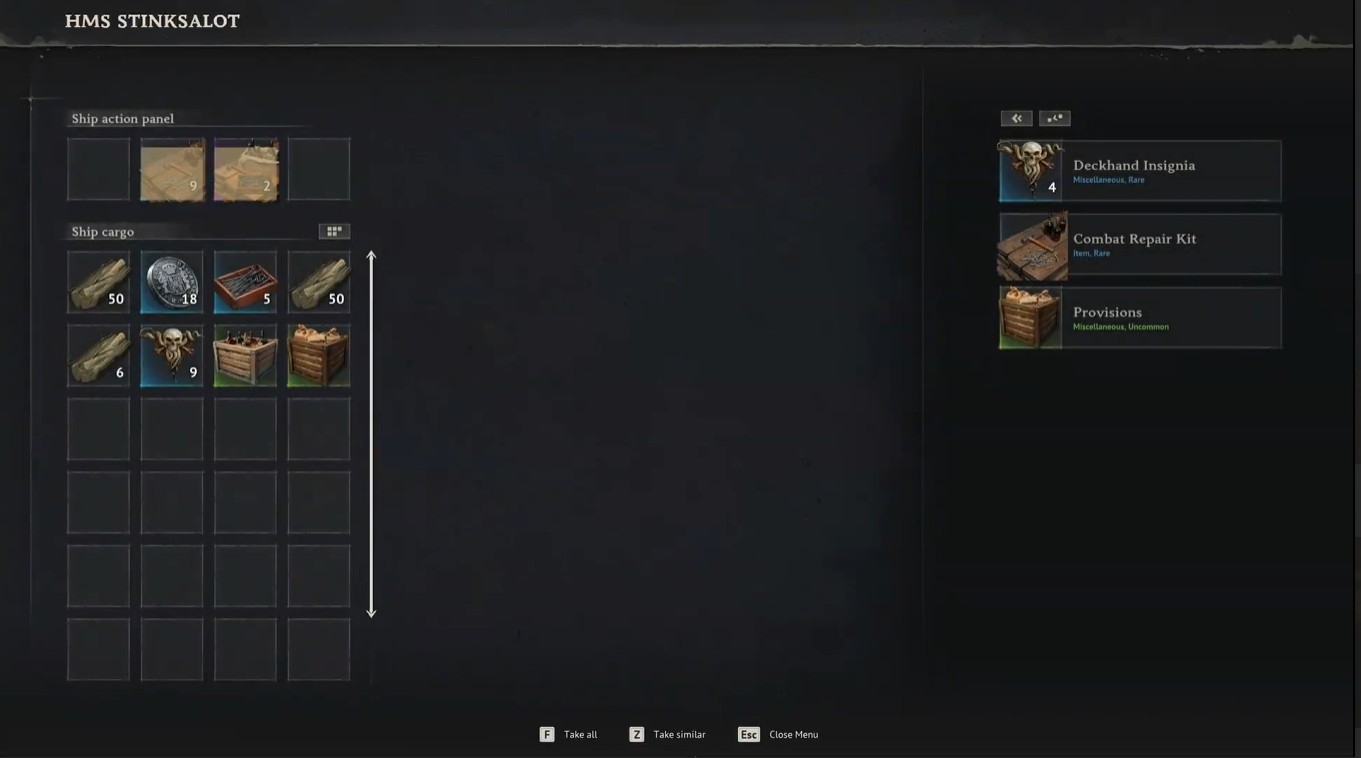The width and height of the screenshot is (1361, 758).
Task: Select the provisions crate in ship cargo
Action: pos(319,356)
